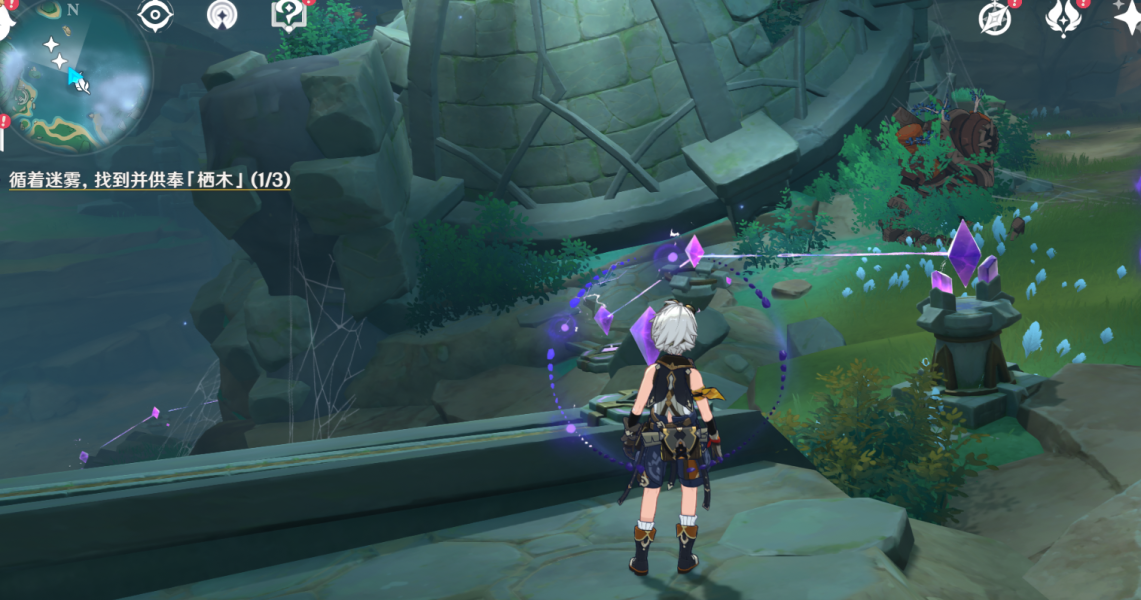Open the Paimon menu
1141x600 pixels.
coord(6,22)
